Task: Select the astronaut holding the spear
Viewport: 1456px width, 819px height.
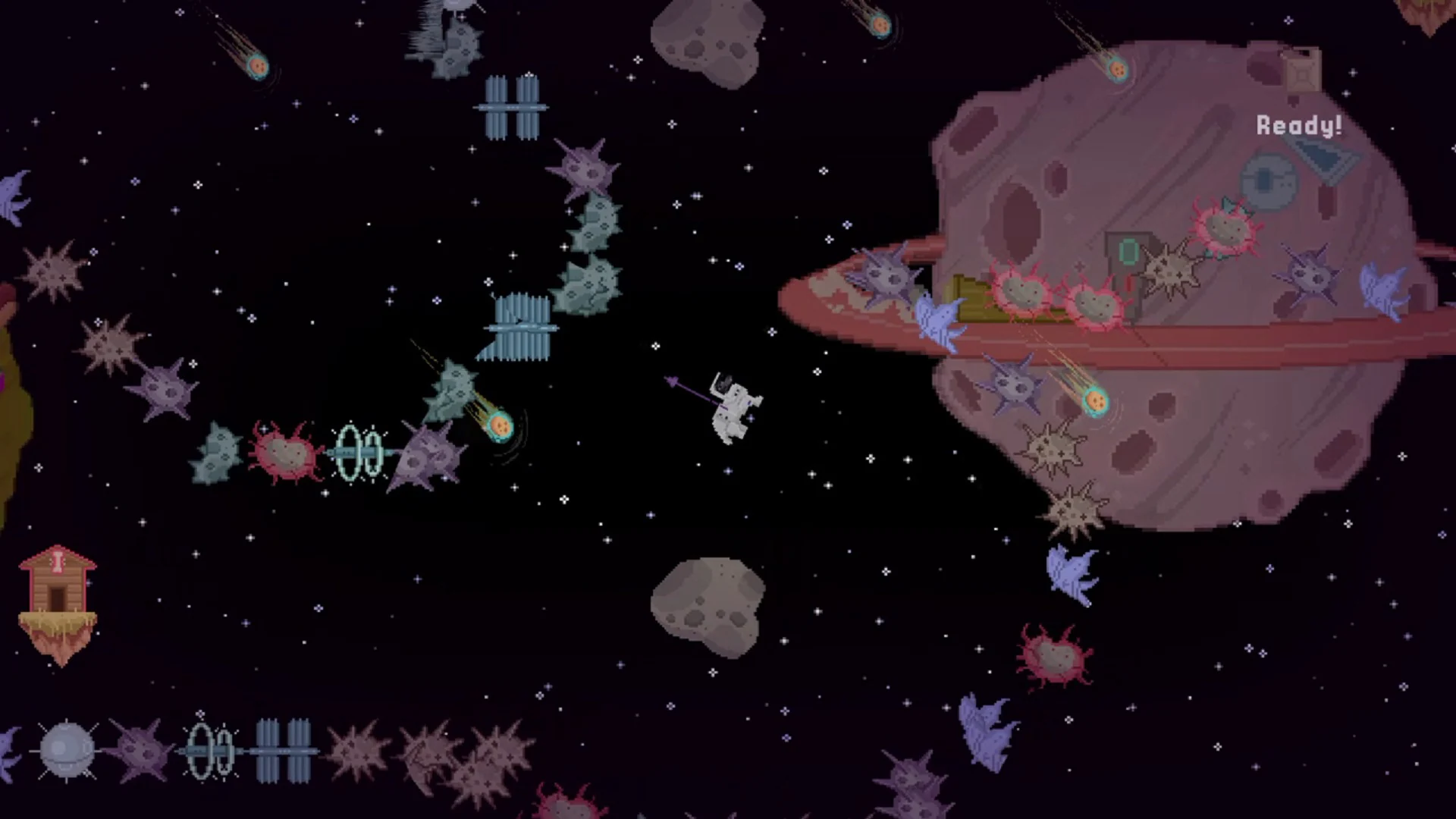Action: click(732, 409)
